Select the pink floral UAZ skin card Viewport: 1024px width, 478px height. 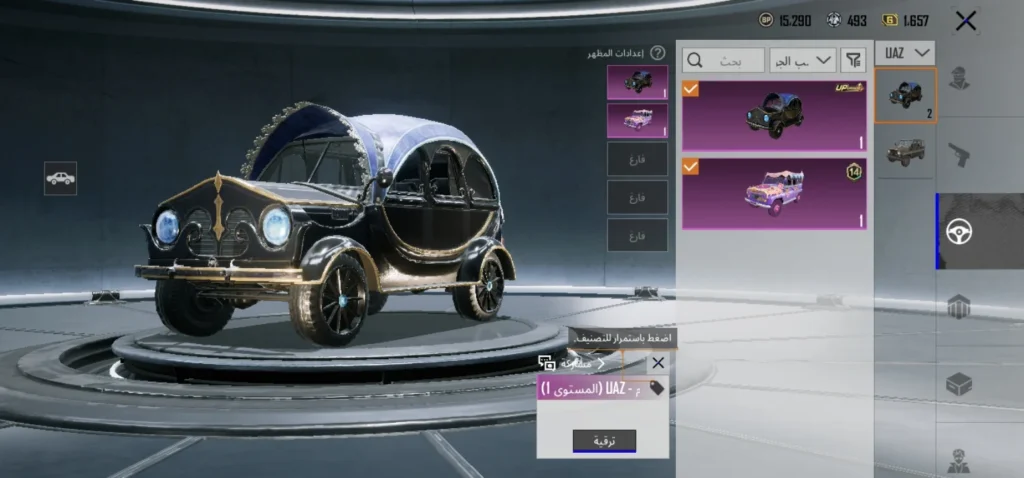tap(774, 192)
